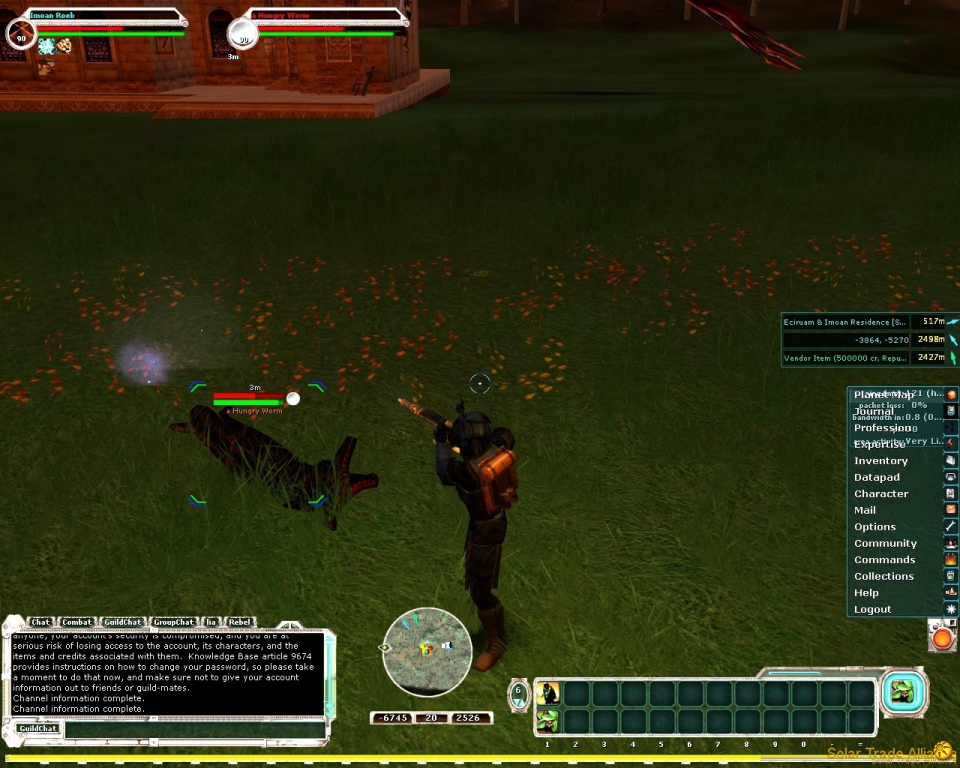
Task: Show the Commands list
Action: point(884,560)
